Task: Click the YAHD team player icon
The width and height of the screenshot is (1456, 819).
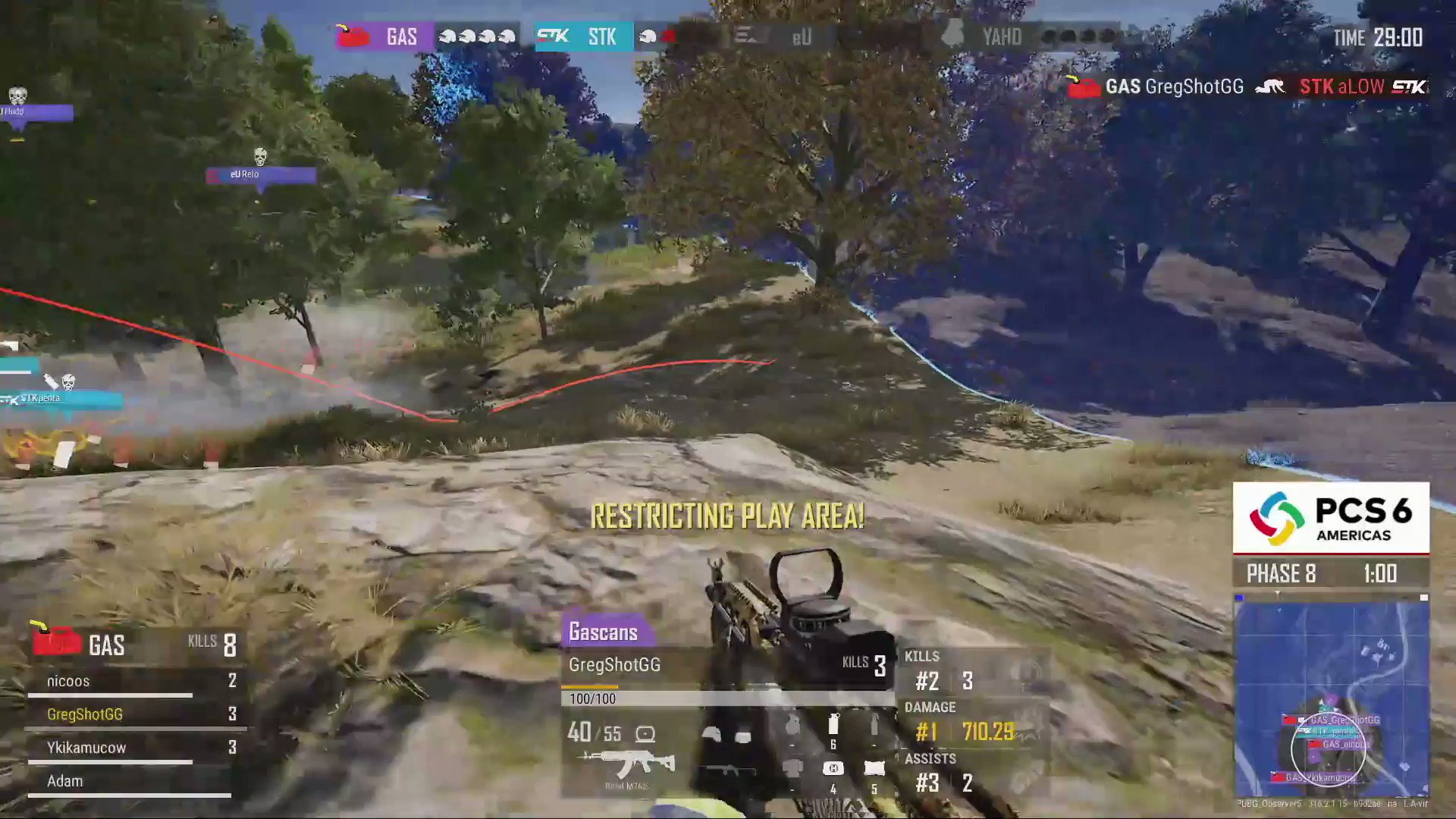Action: click(x=952, y=35)
